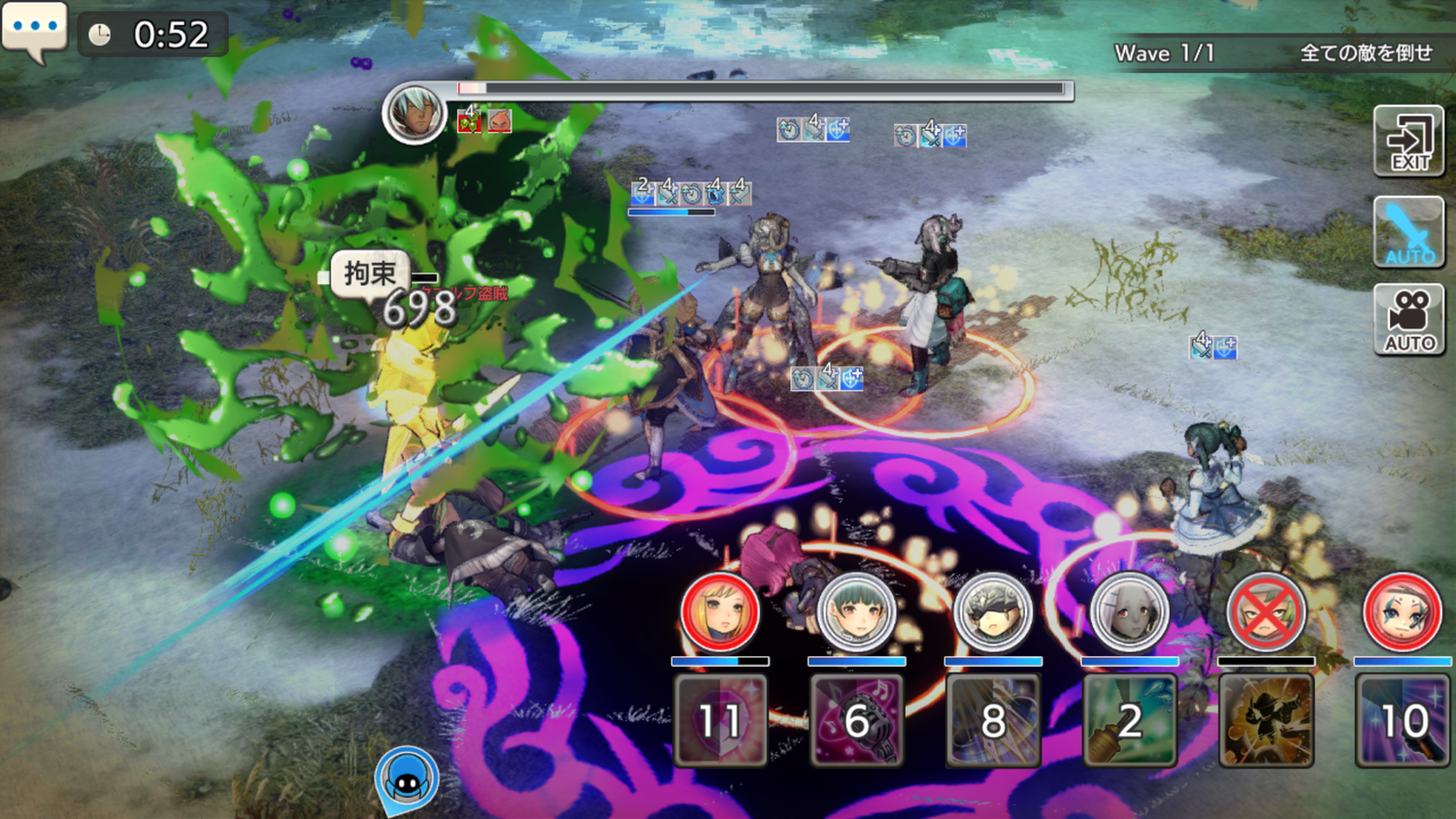Viewport: 1456px width, 819px height.
Task: Select the goggles-wearing character portrait
Action: (993, 612)
